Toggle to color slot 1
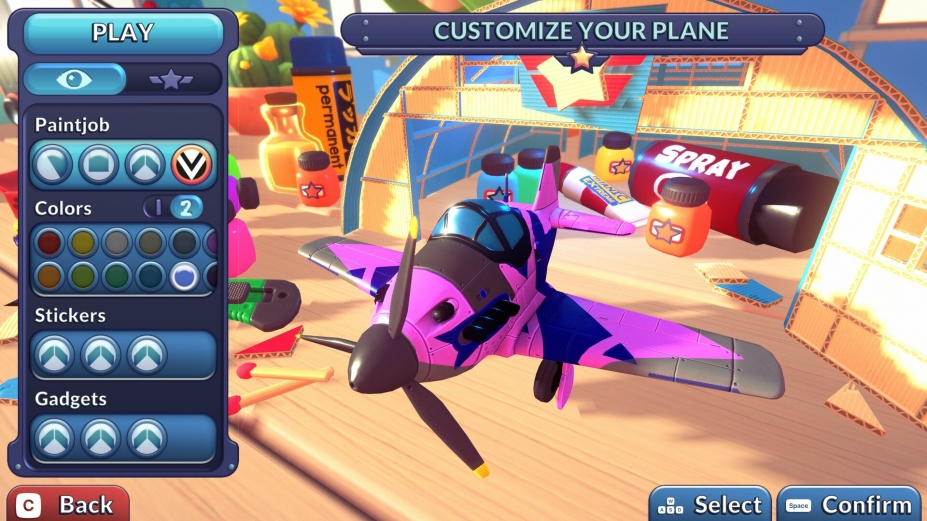Viewport: 927px width, 521px height. pos(158,208)
